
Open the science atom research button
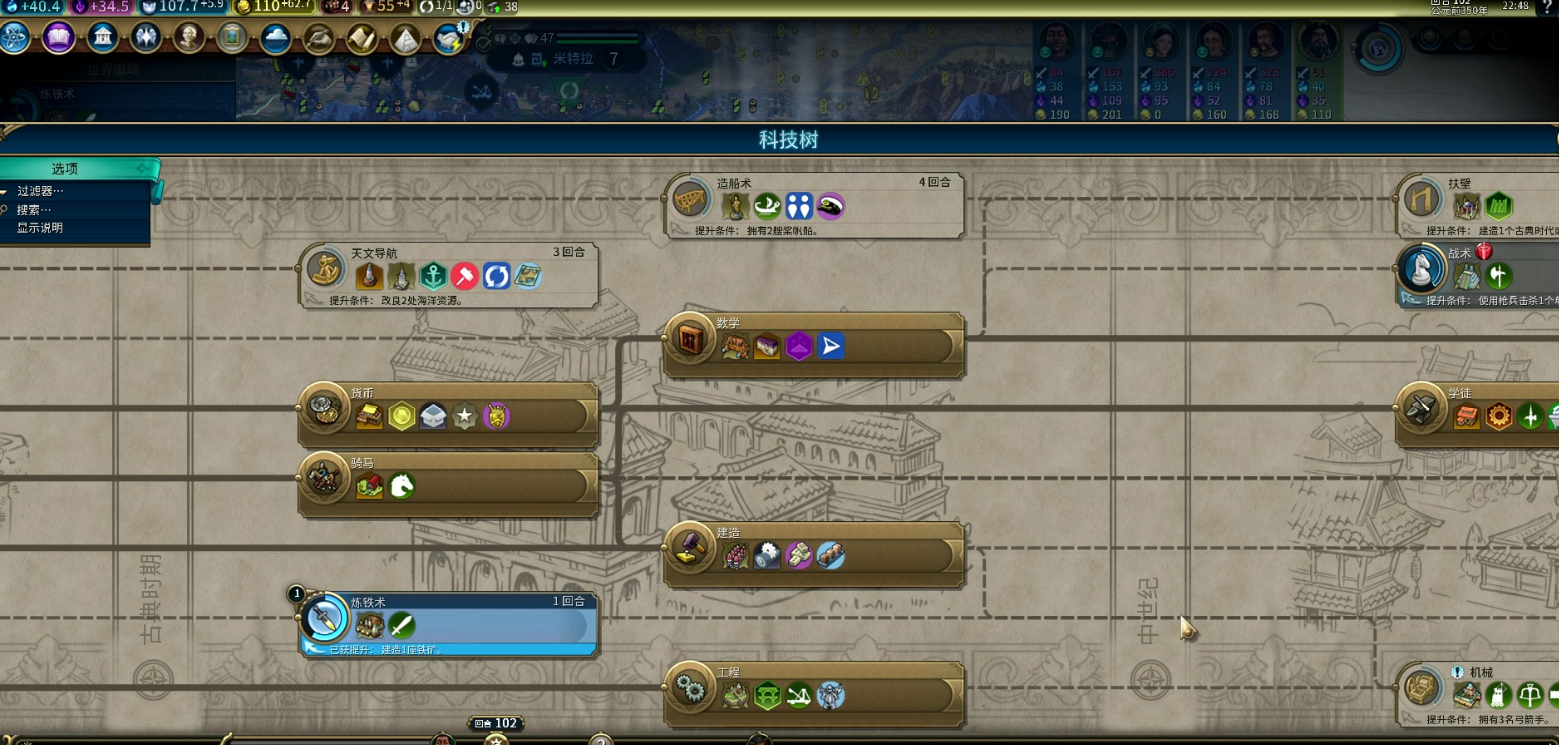pos(15,38)
